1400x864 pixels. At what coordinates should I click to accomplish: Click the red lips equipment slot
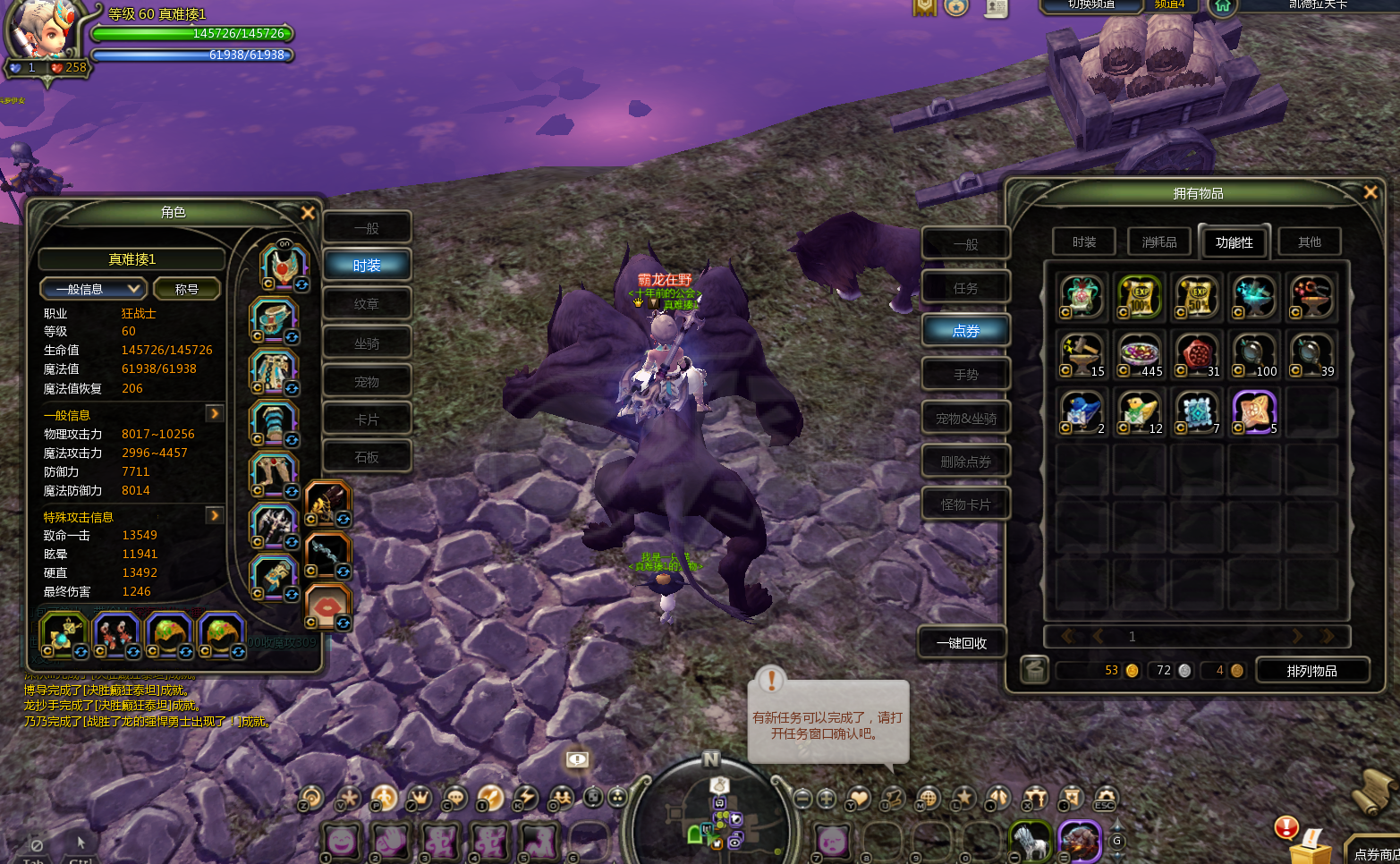[327, 607]
